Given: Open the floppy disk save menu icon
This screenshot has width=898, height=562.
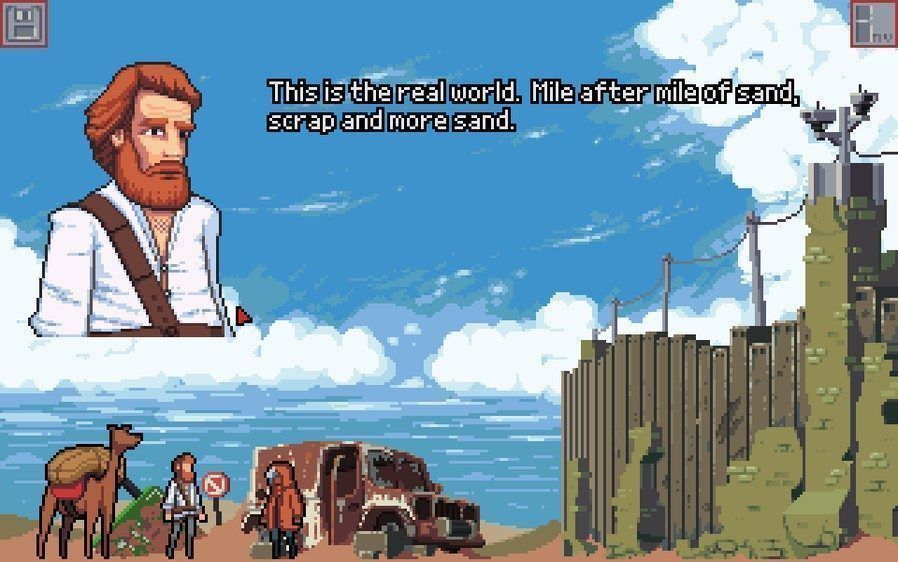Looking at the screenshot, I should coord(22,22).
